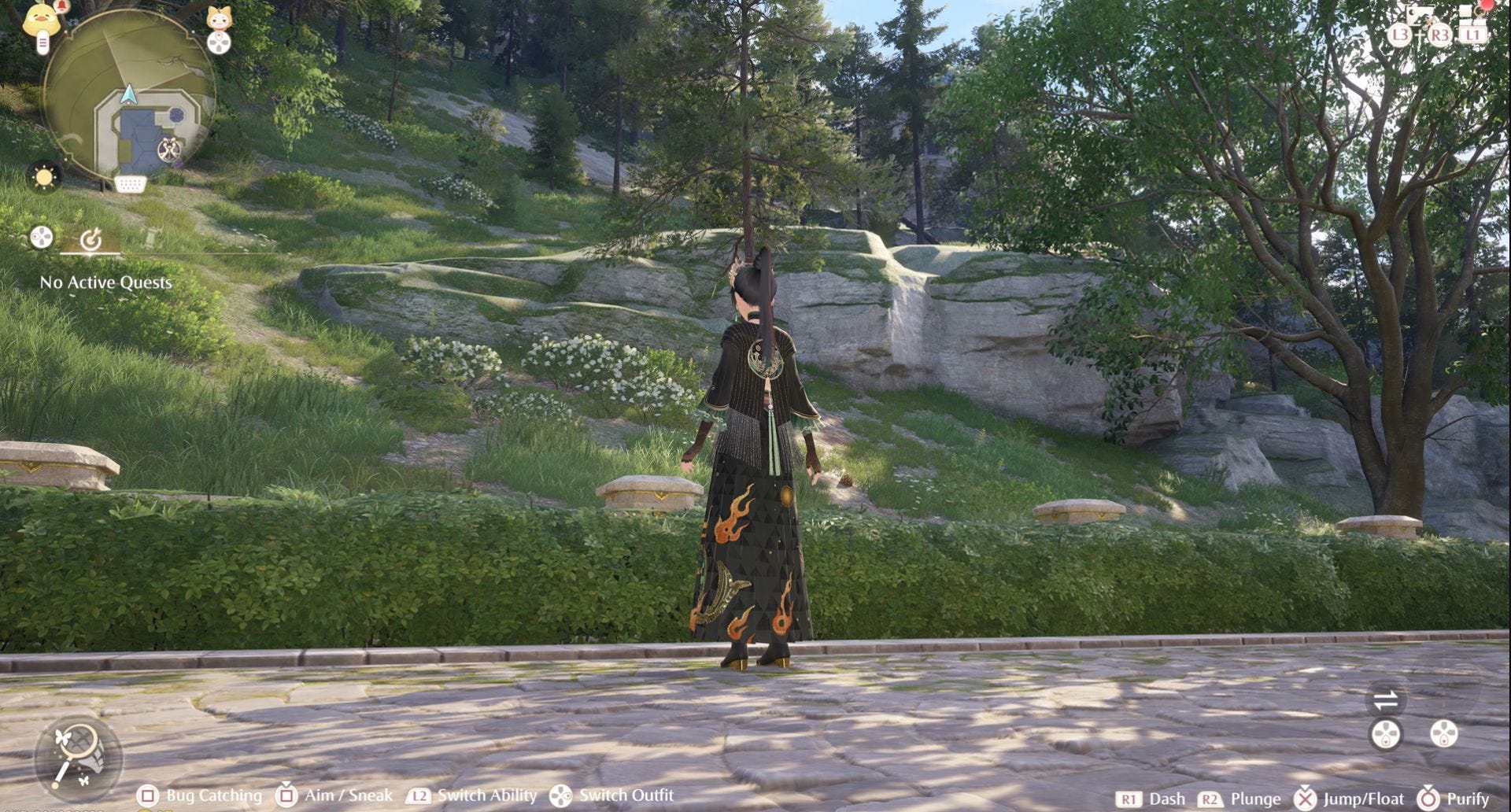This screenshot has width=1511, height=812.
Task: Click the swap arrows icon
Action: [1385, 699]
